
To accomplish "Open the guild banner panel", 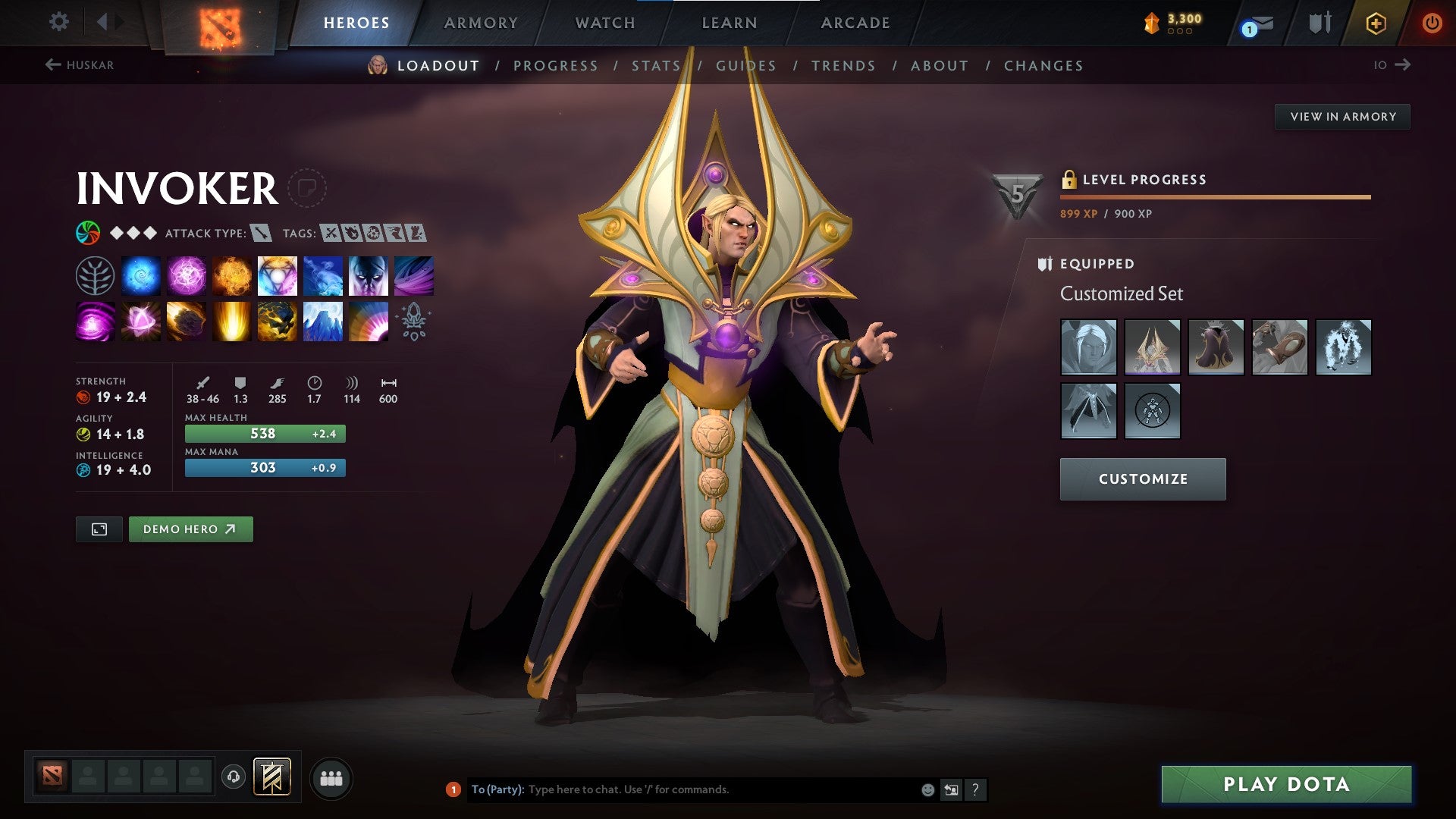I will (271, 777).
